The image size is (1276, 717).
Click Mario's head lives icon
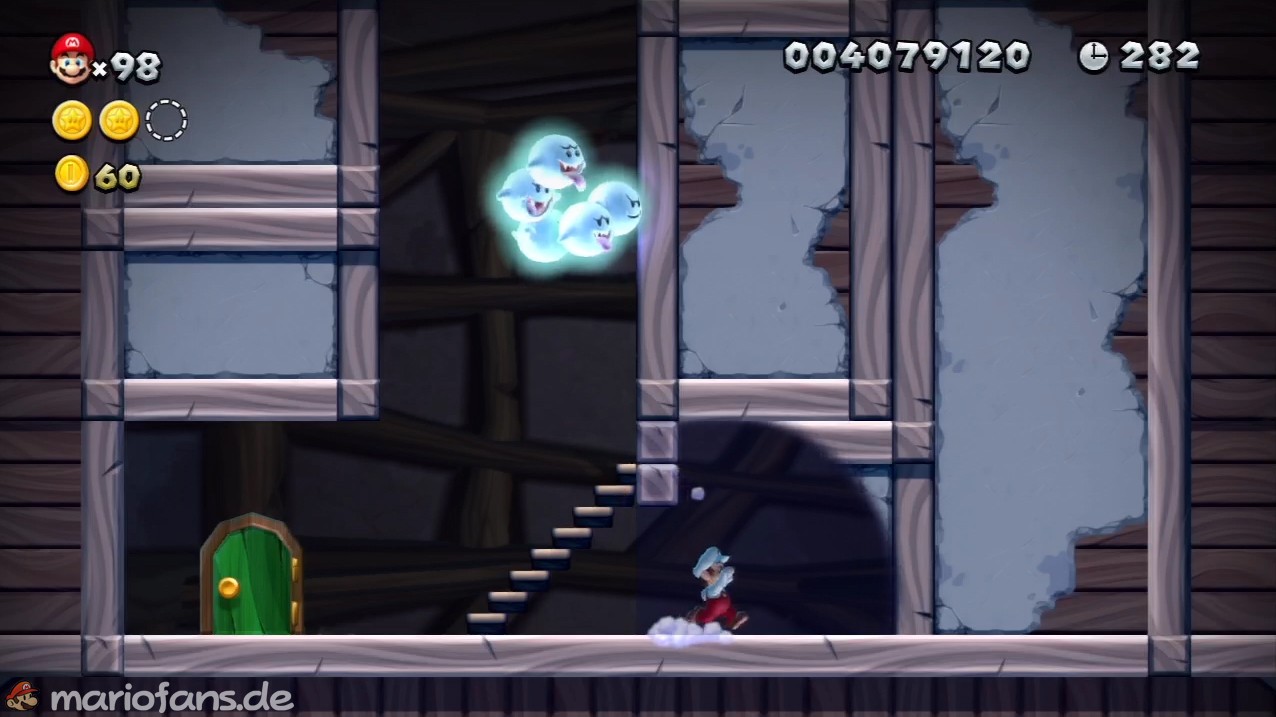71,59
